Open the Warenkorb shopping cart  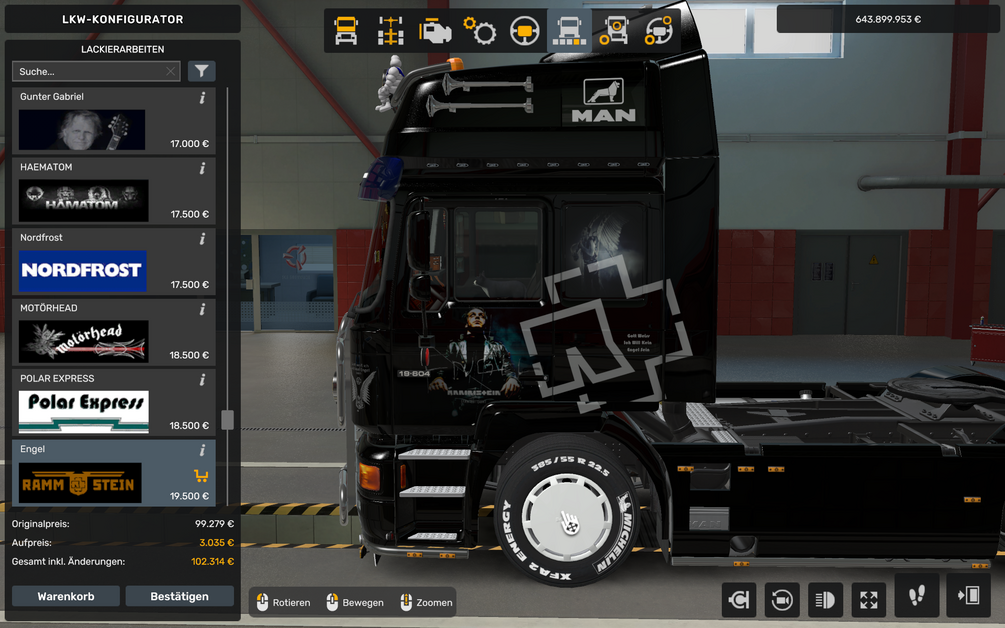pos(66,596)
